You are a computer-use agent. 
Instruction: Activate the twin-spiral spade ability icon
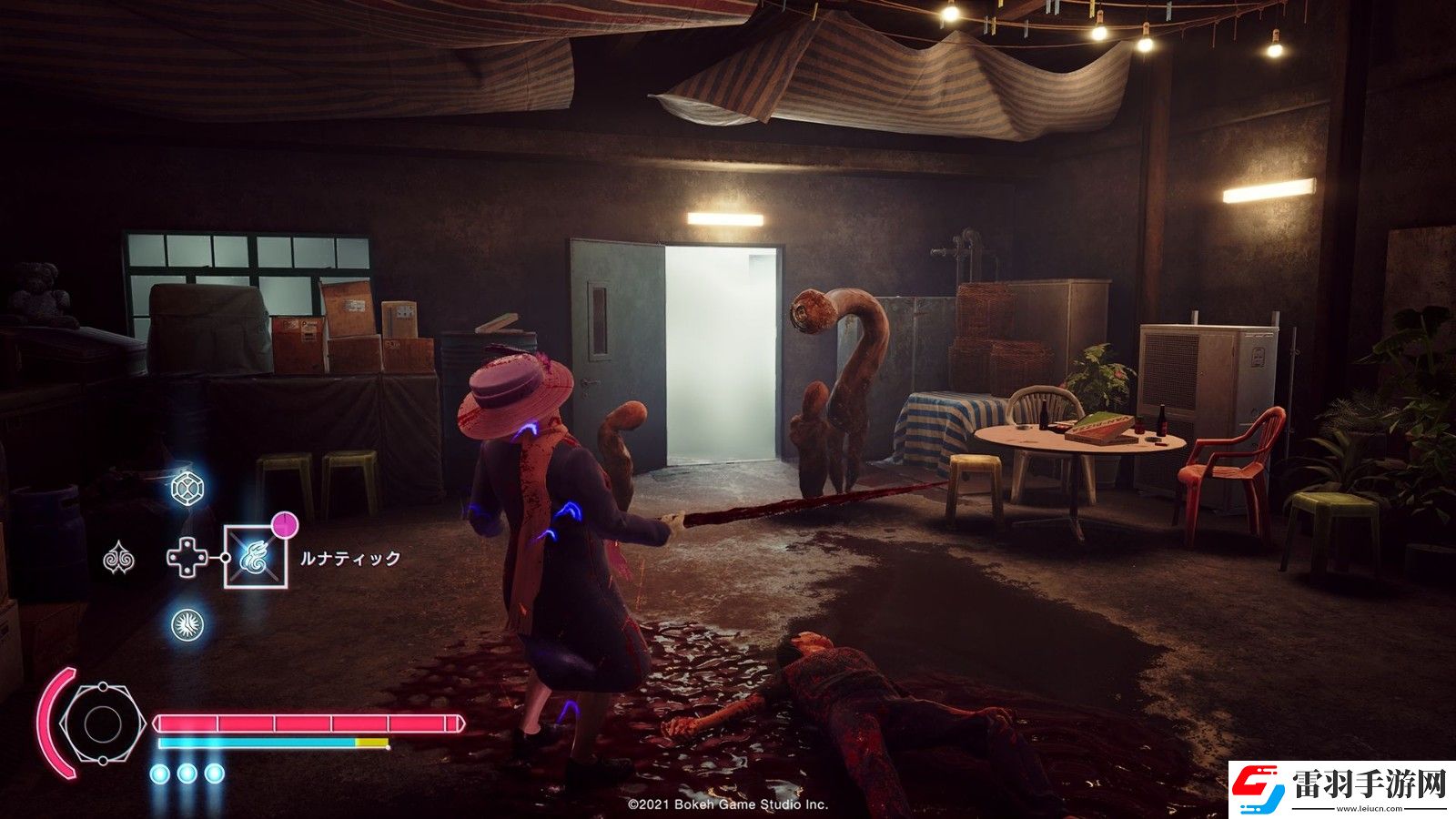(x=119, y=558)
